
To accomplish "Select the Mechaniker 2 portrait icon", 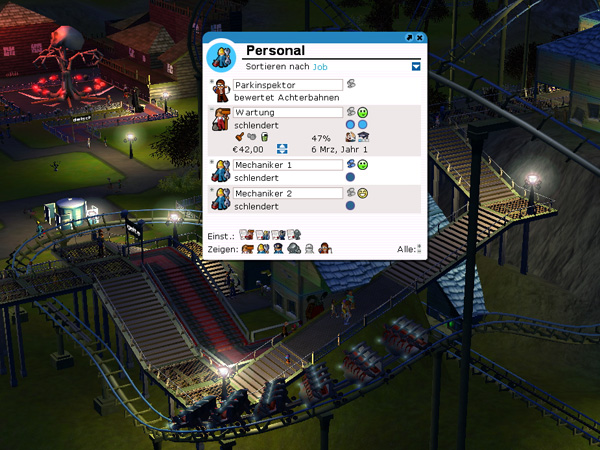I will pyautogui.click(x=222, y=198).
